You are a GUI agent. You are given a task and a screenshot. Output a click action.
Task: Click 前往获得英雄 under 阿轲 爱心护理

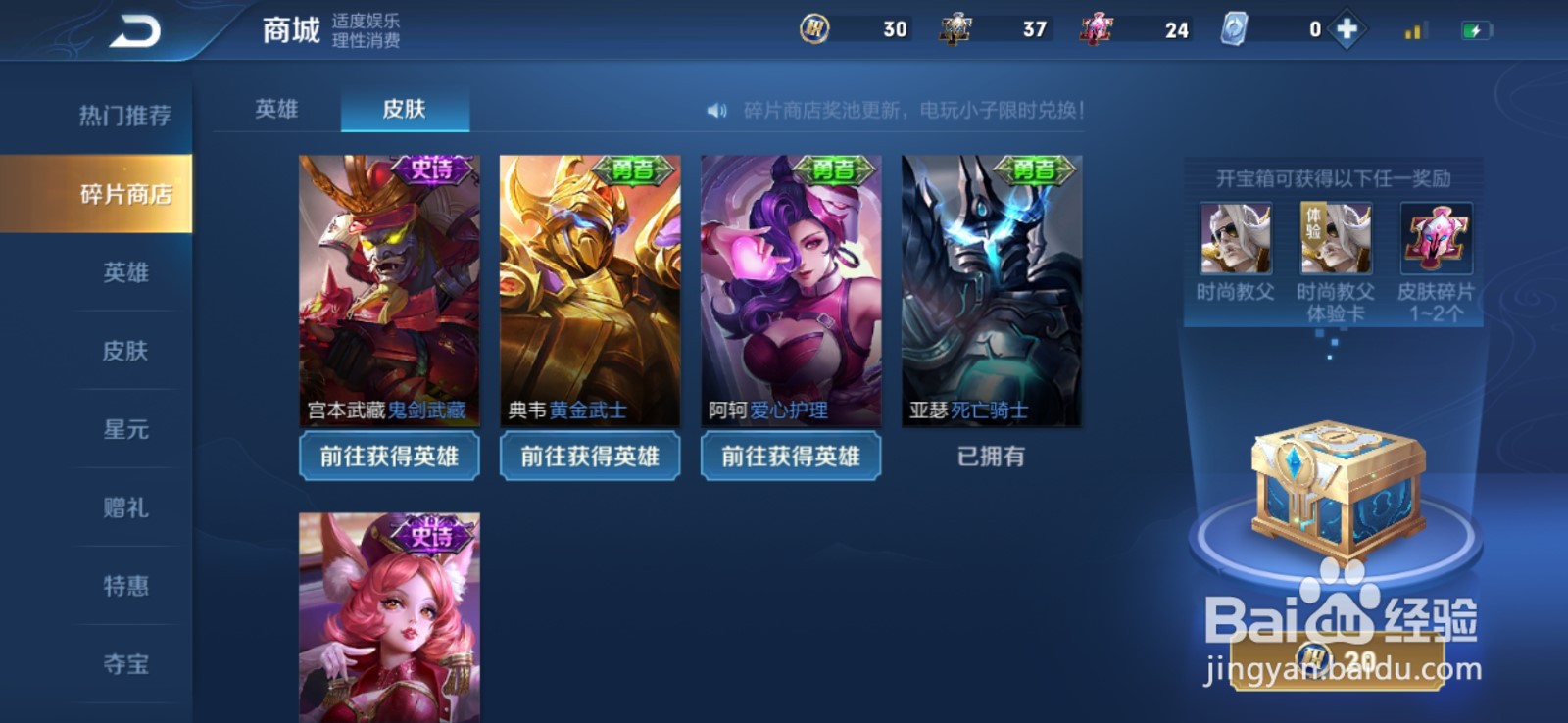pos(790,456)
